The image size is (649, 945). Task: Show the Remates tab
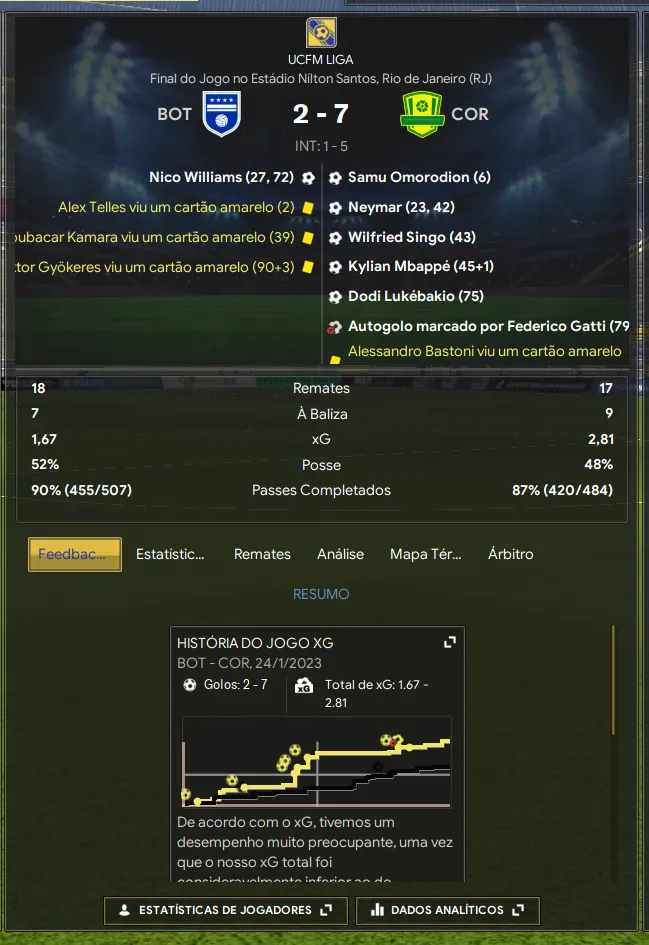[x=262, y=554]
